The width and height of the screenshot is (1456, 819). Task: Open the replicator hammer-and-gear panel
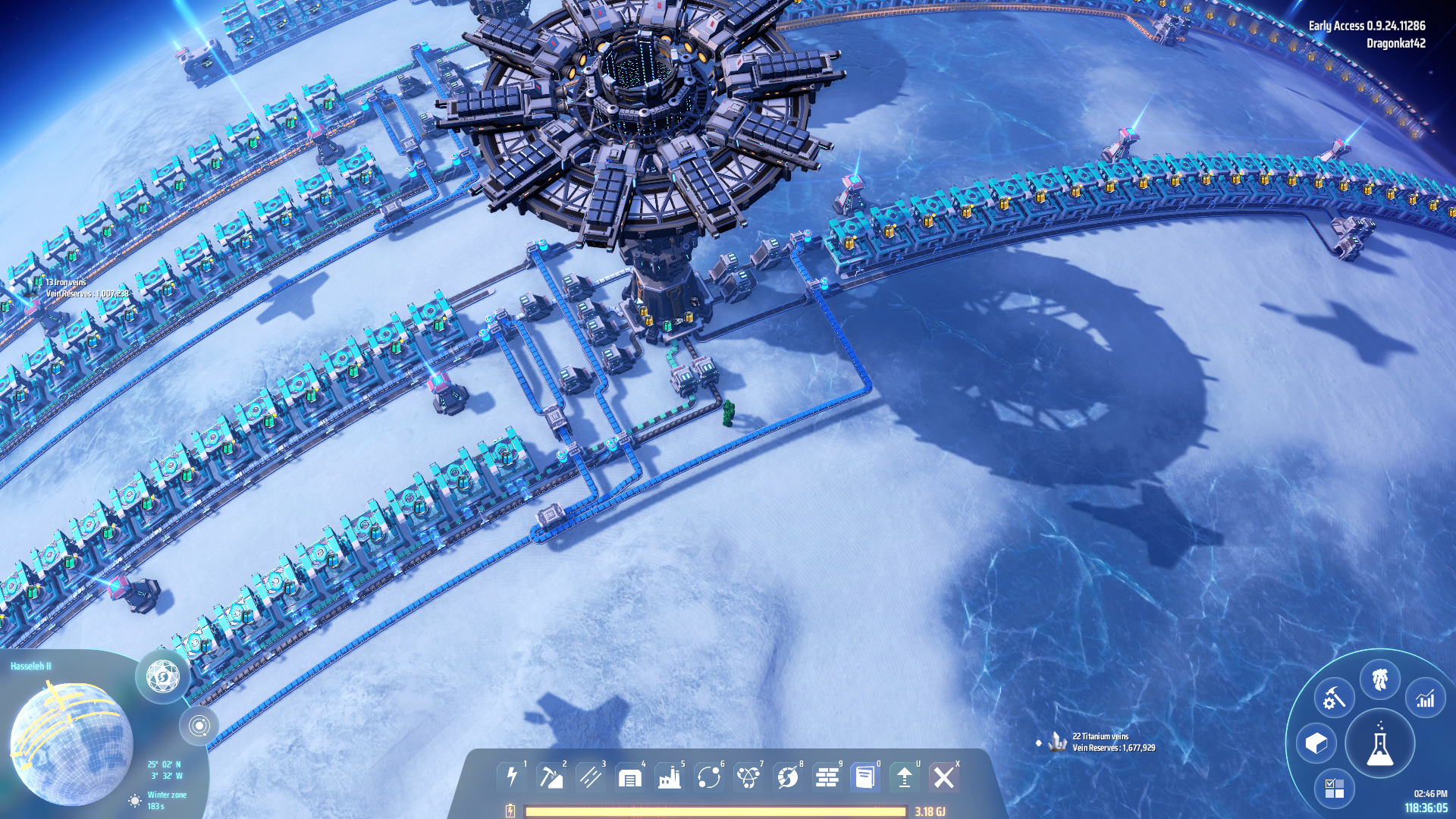pos(1334,698)
